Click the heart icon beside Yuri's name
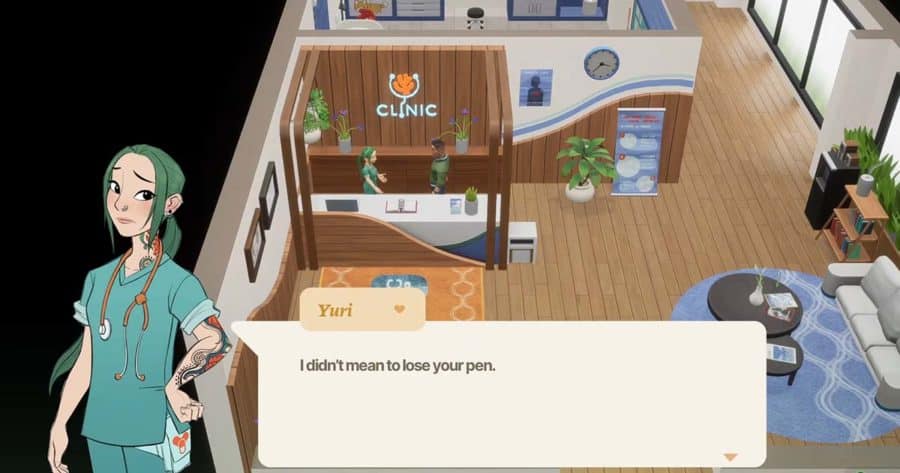The height and width of the screenshot is (473, 900). point(400,309)
